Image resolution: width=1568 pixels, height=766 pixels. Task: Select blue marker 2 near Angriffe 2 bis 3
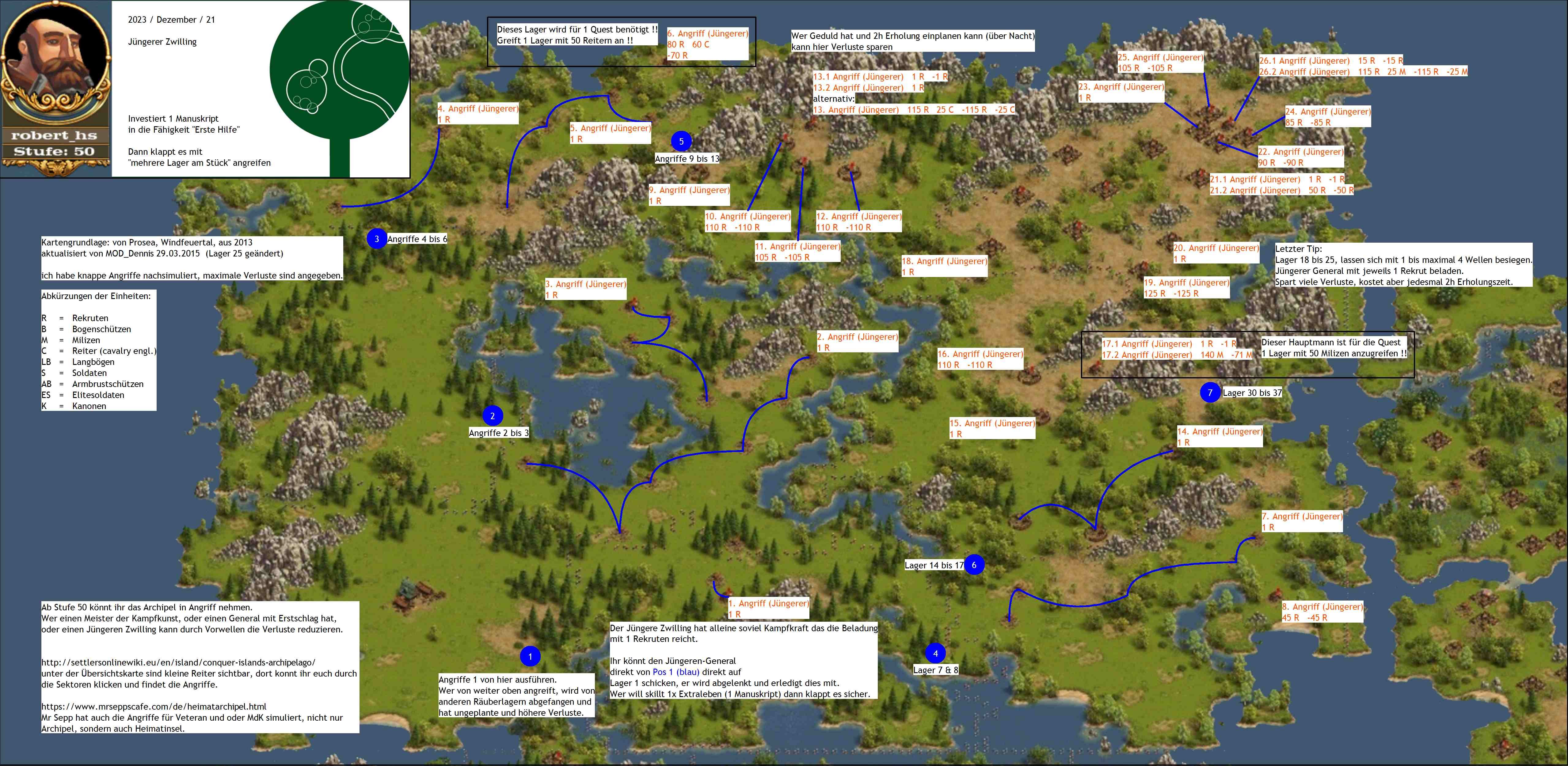tap(493, 416)
